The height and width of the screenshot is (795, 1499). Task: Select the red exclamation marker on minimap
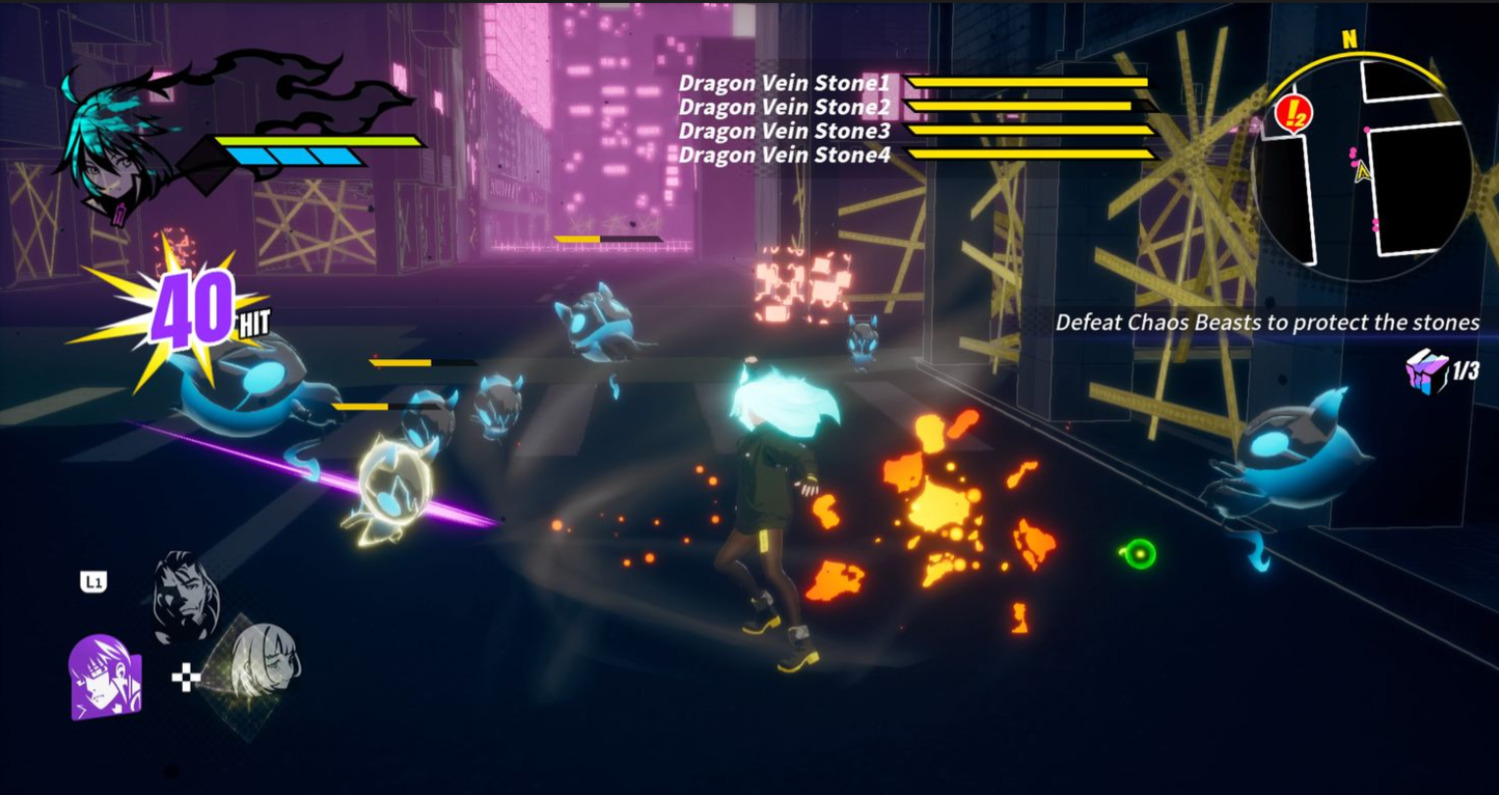[x=1292, y=114]
